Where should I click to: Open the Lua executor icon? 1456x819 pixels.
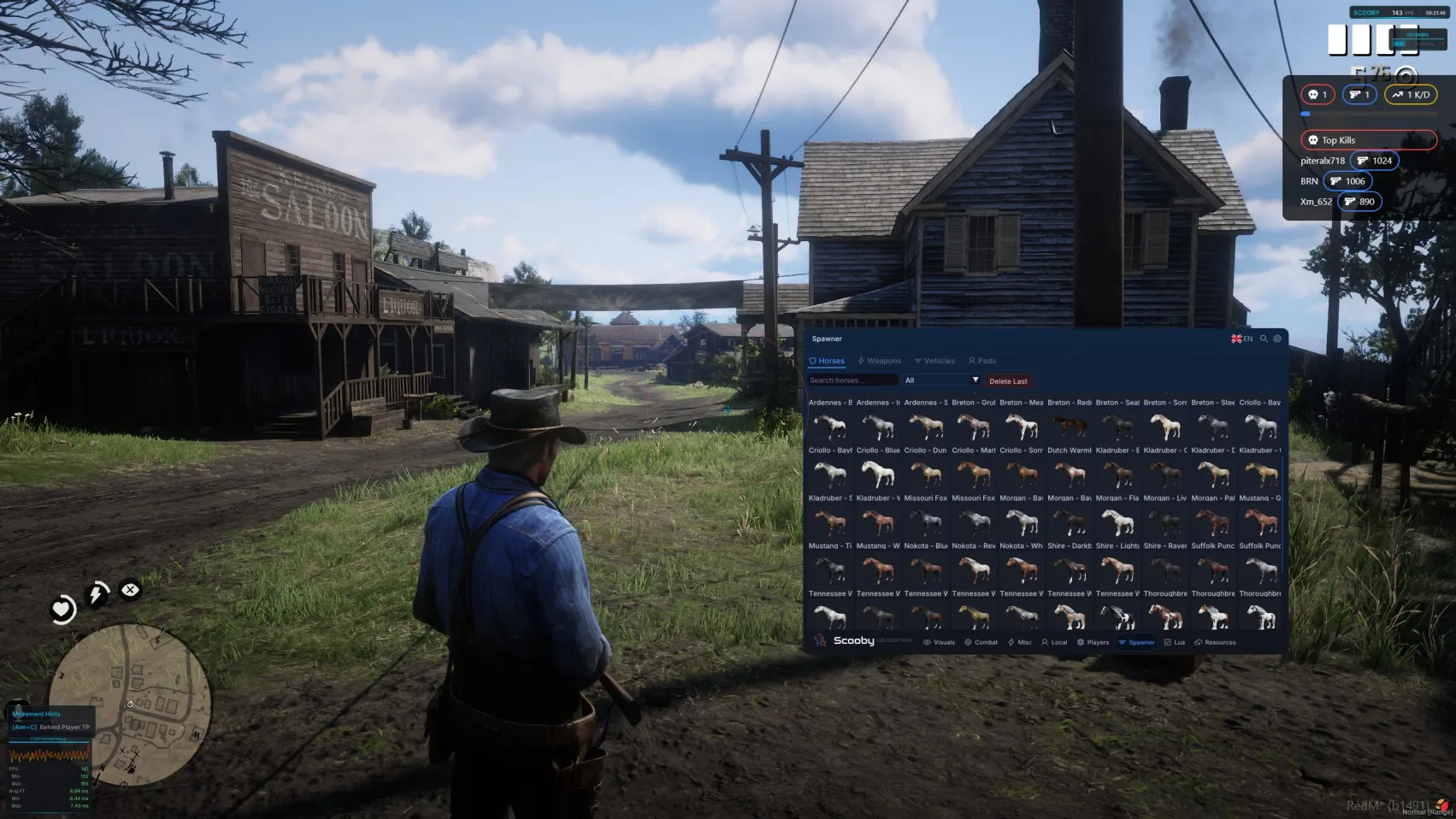[x=1168, y=642]
